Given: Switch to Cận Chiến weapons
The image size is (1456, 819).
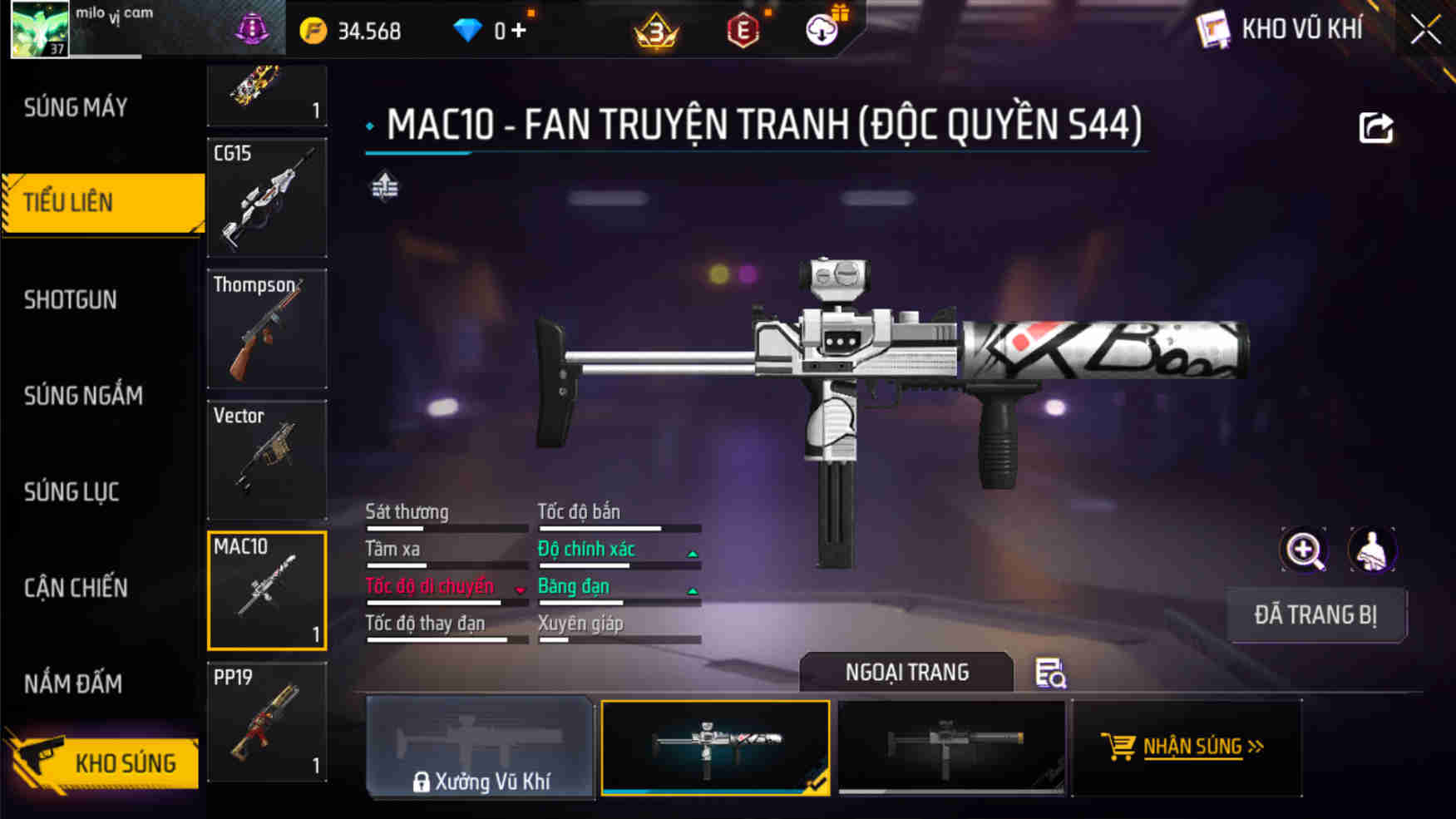Looking at the screenshot, I should coord(76,588).
